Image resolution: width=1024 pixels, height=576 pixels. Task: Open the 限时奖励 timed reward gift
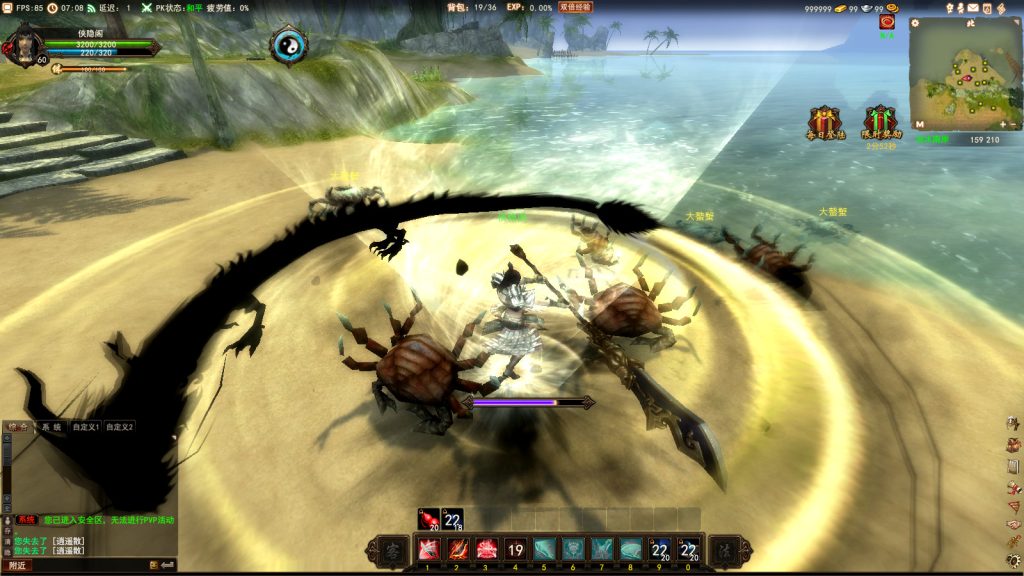pyautogui.click(x=881, y=122)
